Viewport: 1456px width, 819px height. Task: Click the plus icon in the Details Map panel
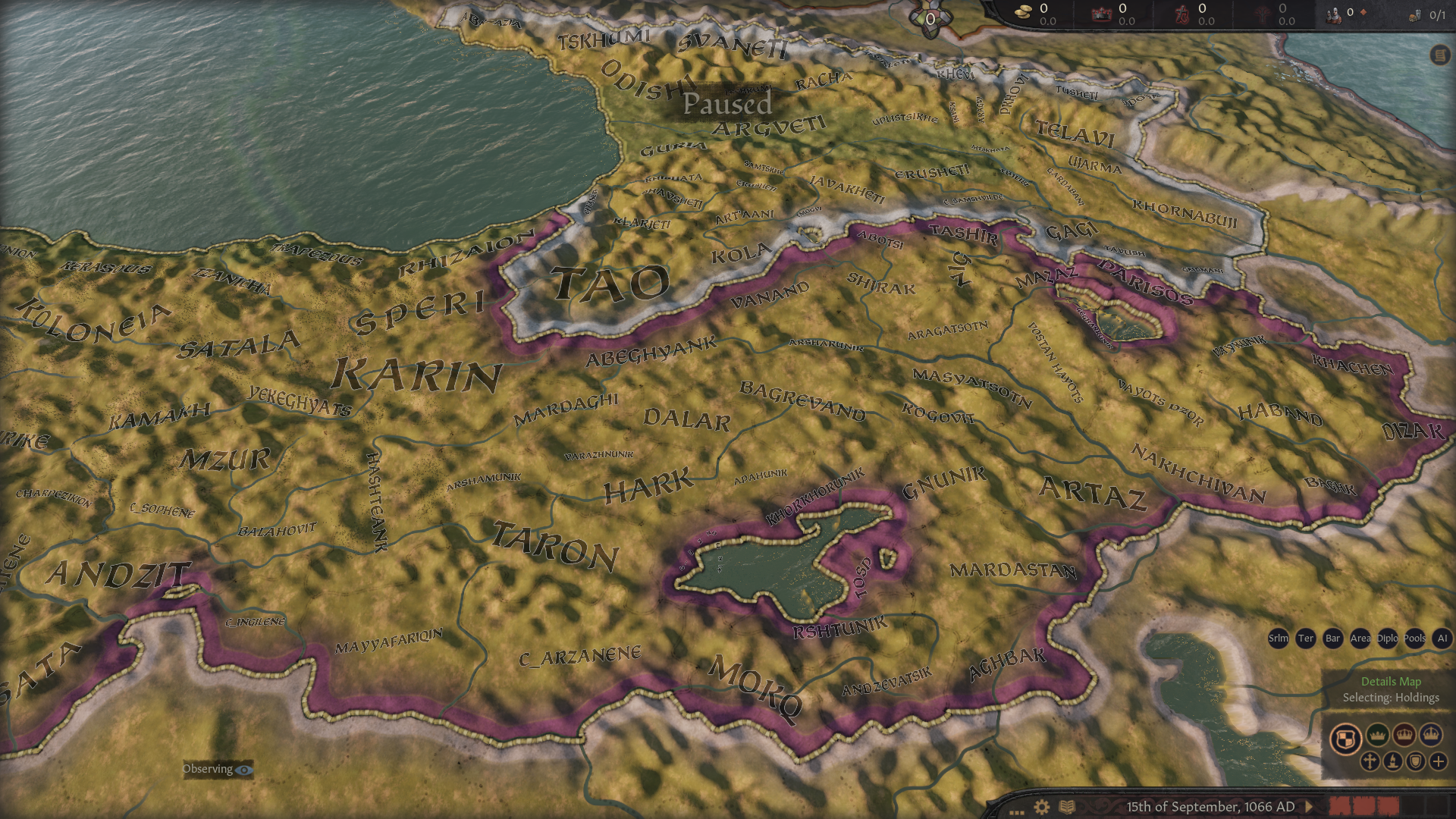tap(1438, 761)
